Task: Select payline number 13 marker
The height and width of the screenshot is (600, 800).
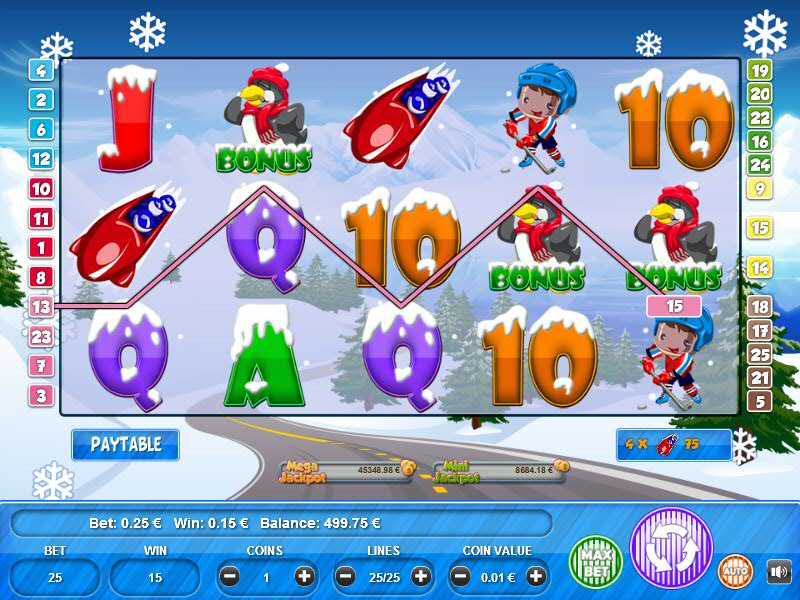Action: [41, 307]
